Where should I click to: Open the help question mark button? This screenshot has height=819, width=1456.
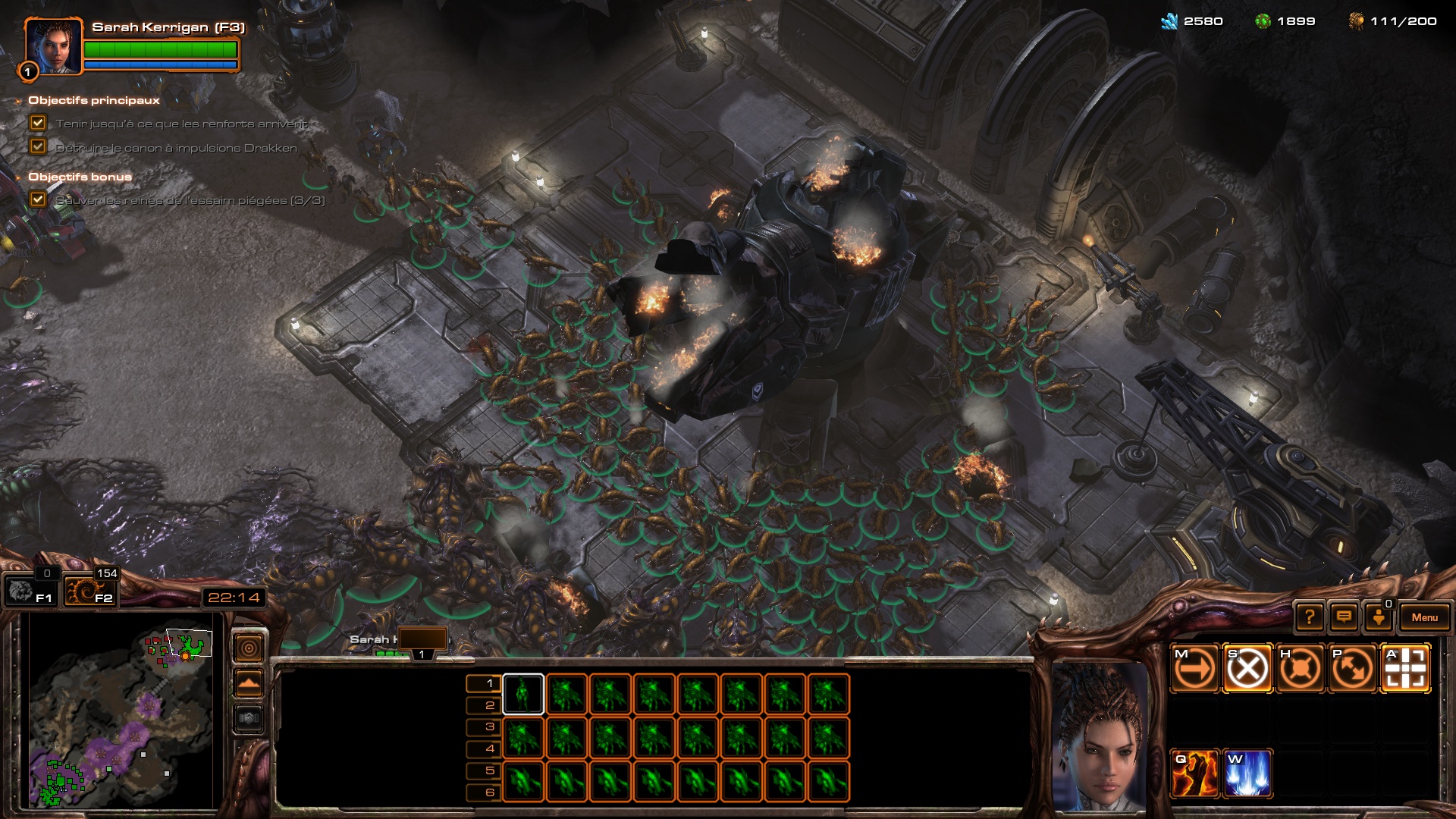[x=1310, y=617]
